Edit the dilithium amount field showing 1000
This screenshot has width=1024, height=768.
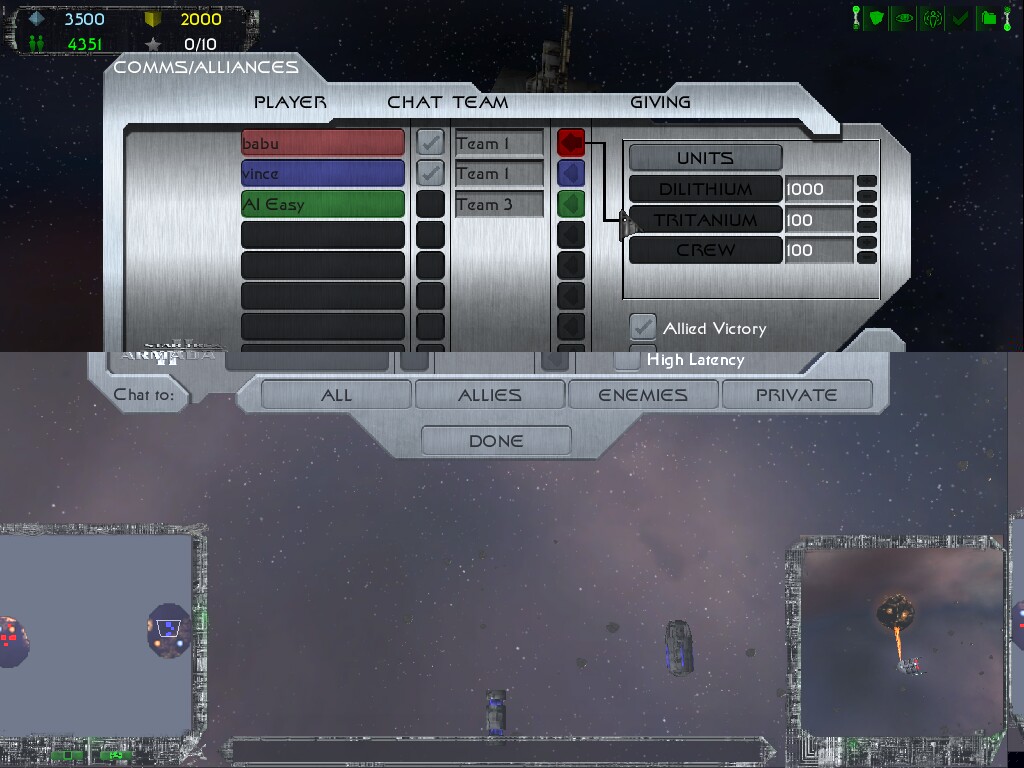pyautogui.click(x=818, y=189)
